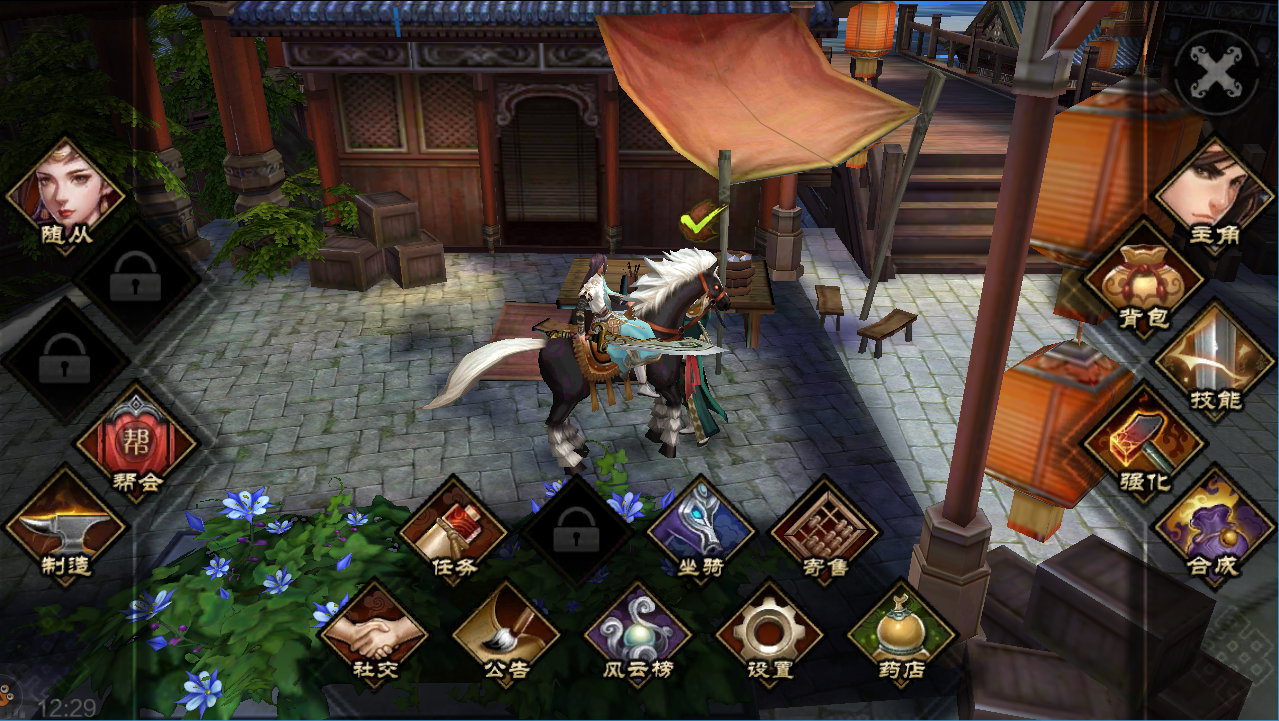
Task: Visit the 药店 potion shop
Action: pyautogui.click(x=901, y=633)
